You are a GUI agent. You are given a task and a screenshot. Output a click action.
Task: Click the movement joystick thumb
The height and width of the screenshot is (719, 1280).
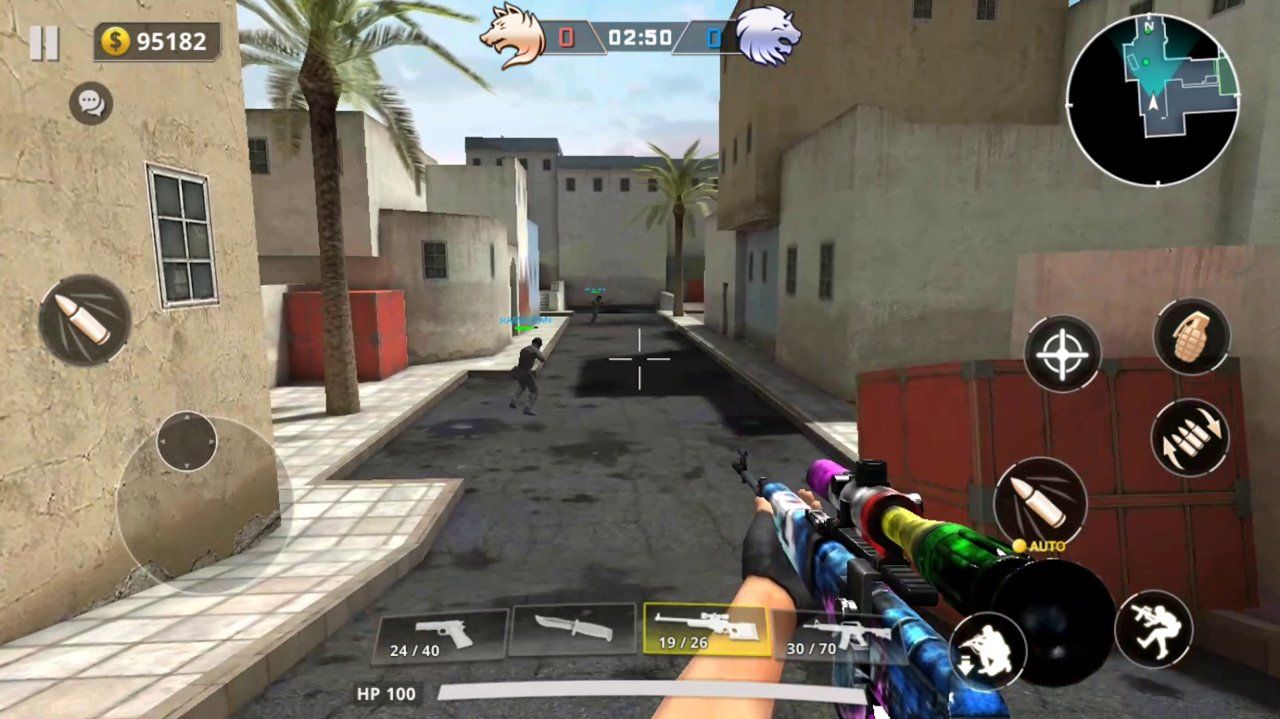tap(187, 441)
